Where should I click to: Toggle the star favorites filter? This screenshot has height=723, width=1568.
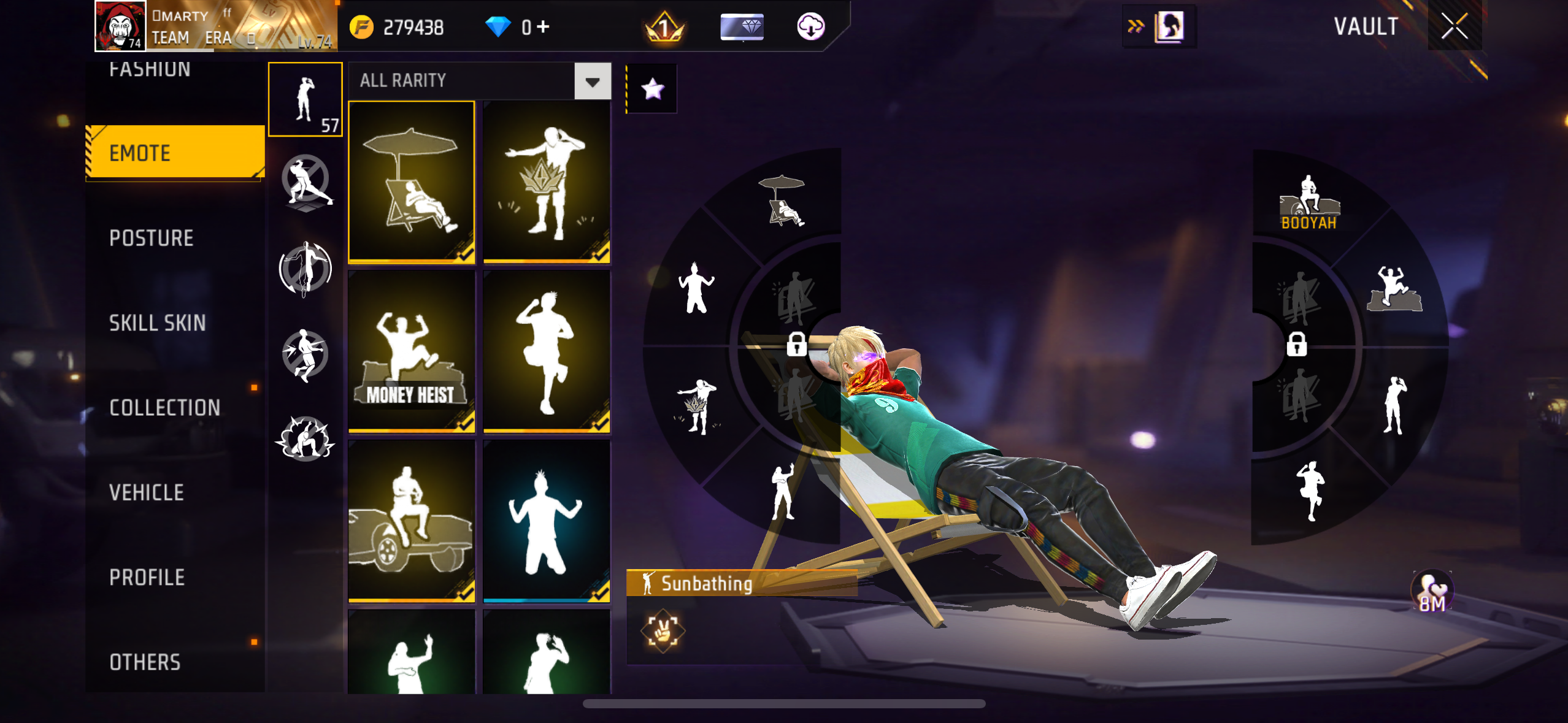[652, 89]
